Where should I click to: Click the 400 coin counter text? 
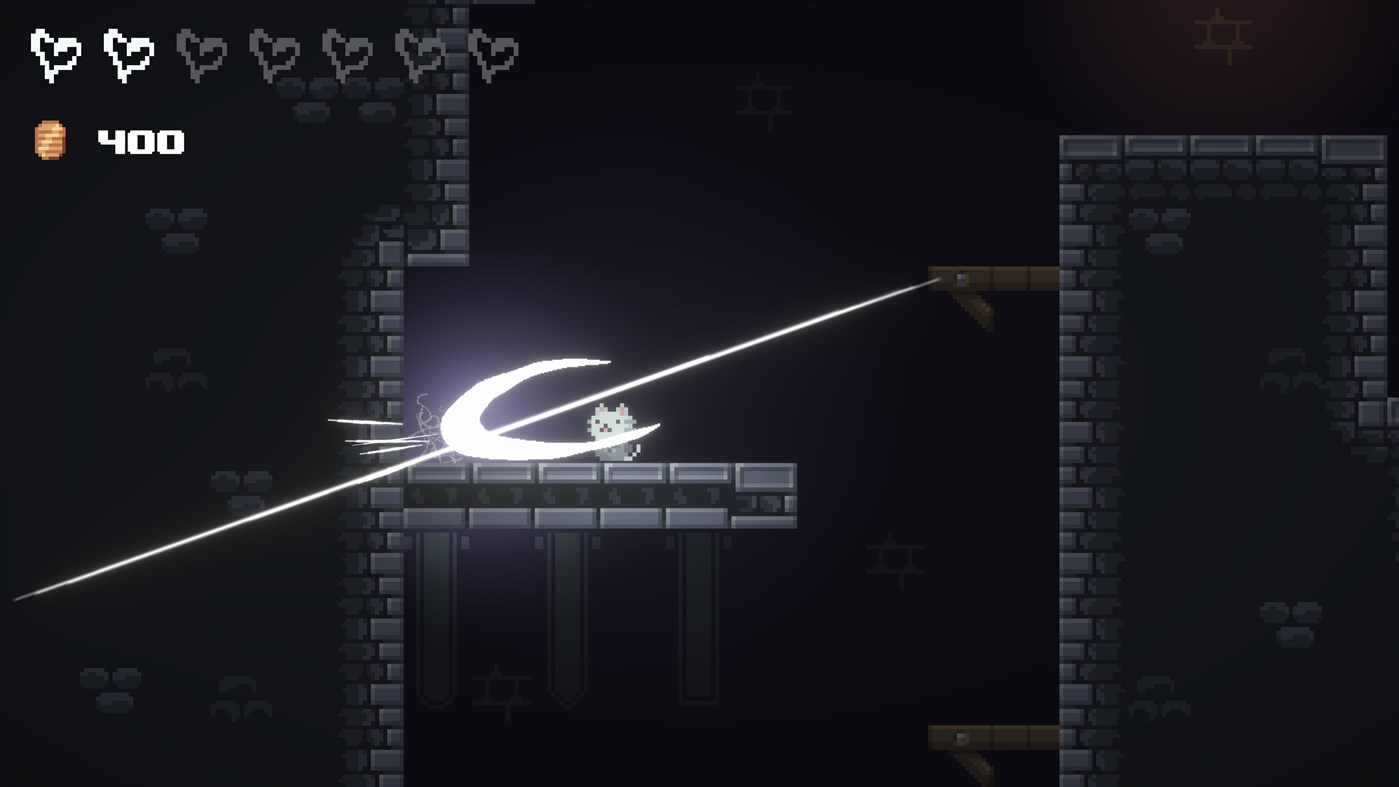pos(140,141)
